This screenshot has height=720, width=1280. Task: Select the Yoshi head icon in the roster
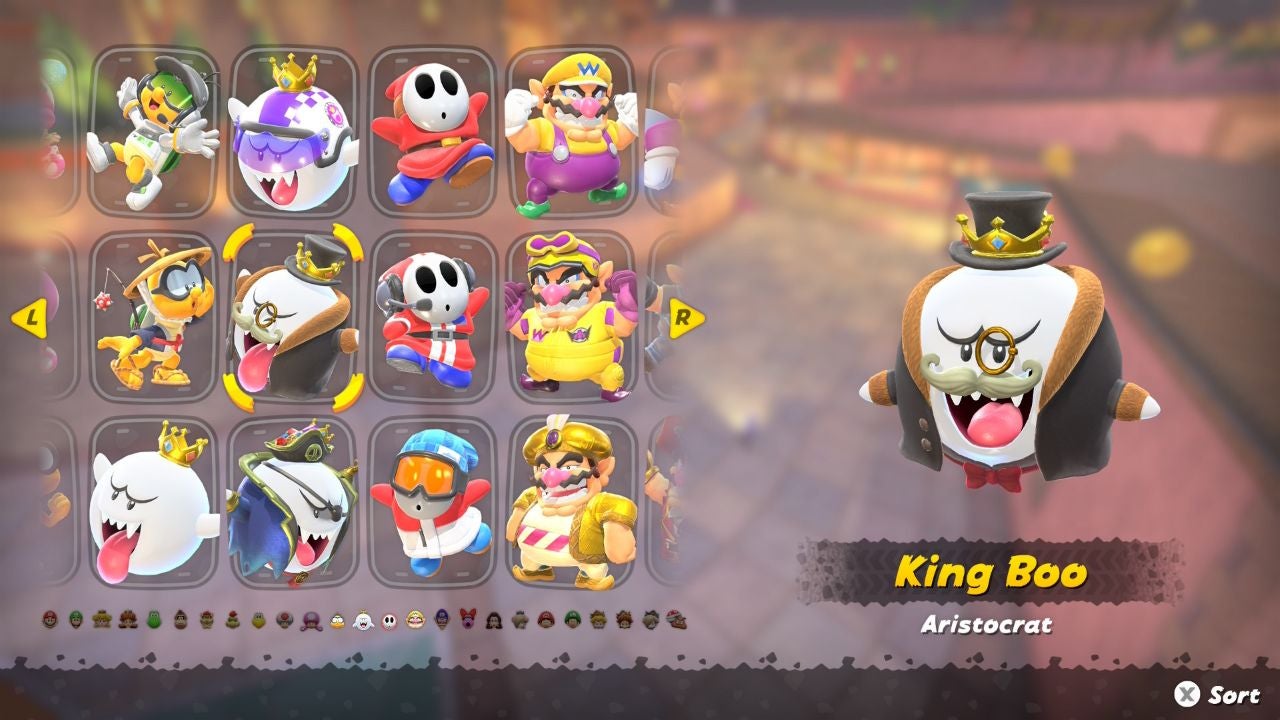click(154, 618)
